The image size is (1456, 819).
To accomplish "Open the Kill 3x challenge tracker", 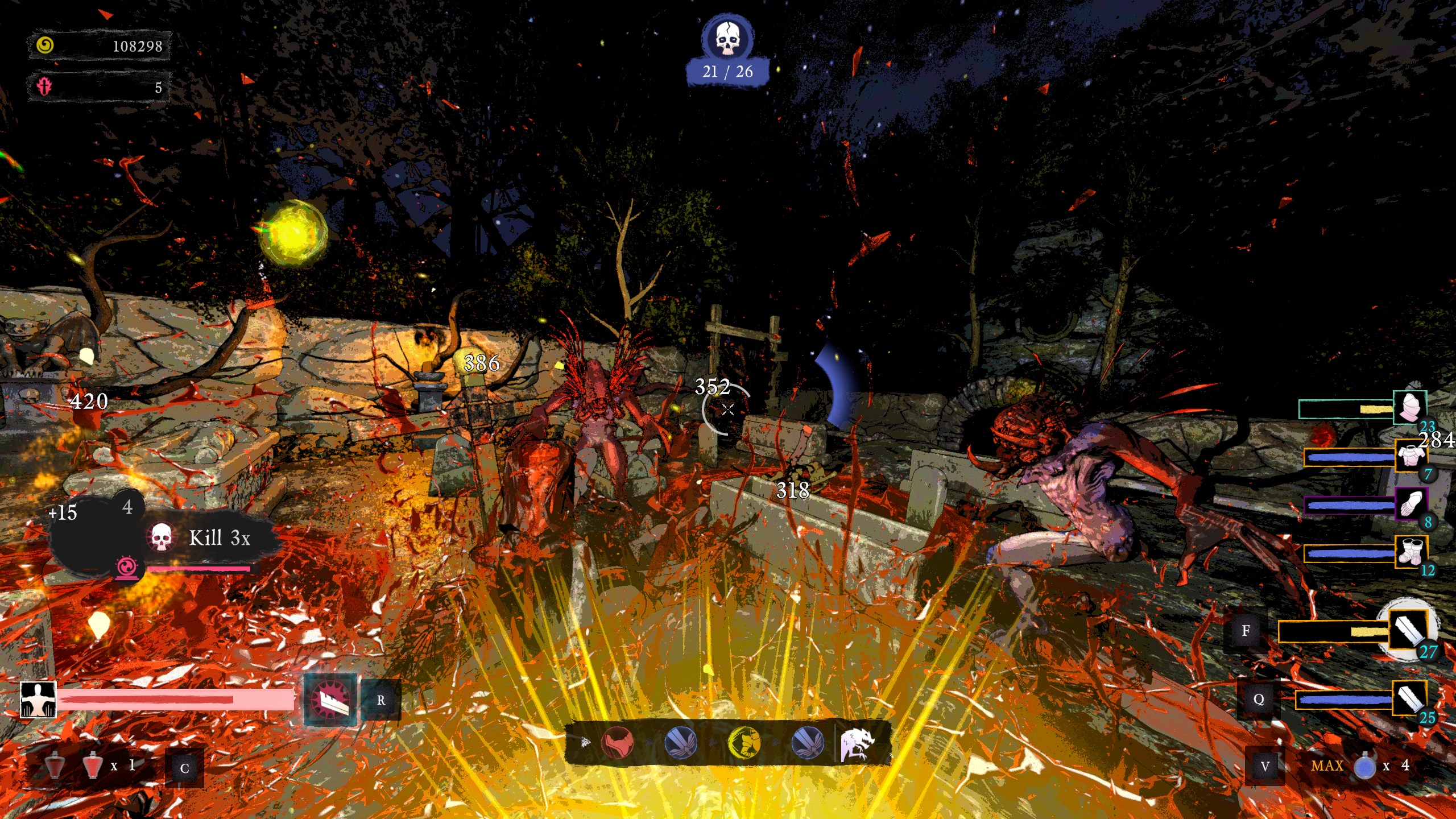I will point(219,538).
